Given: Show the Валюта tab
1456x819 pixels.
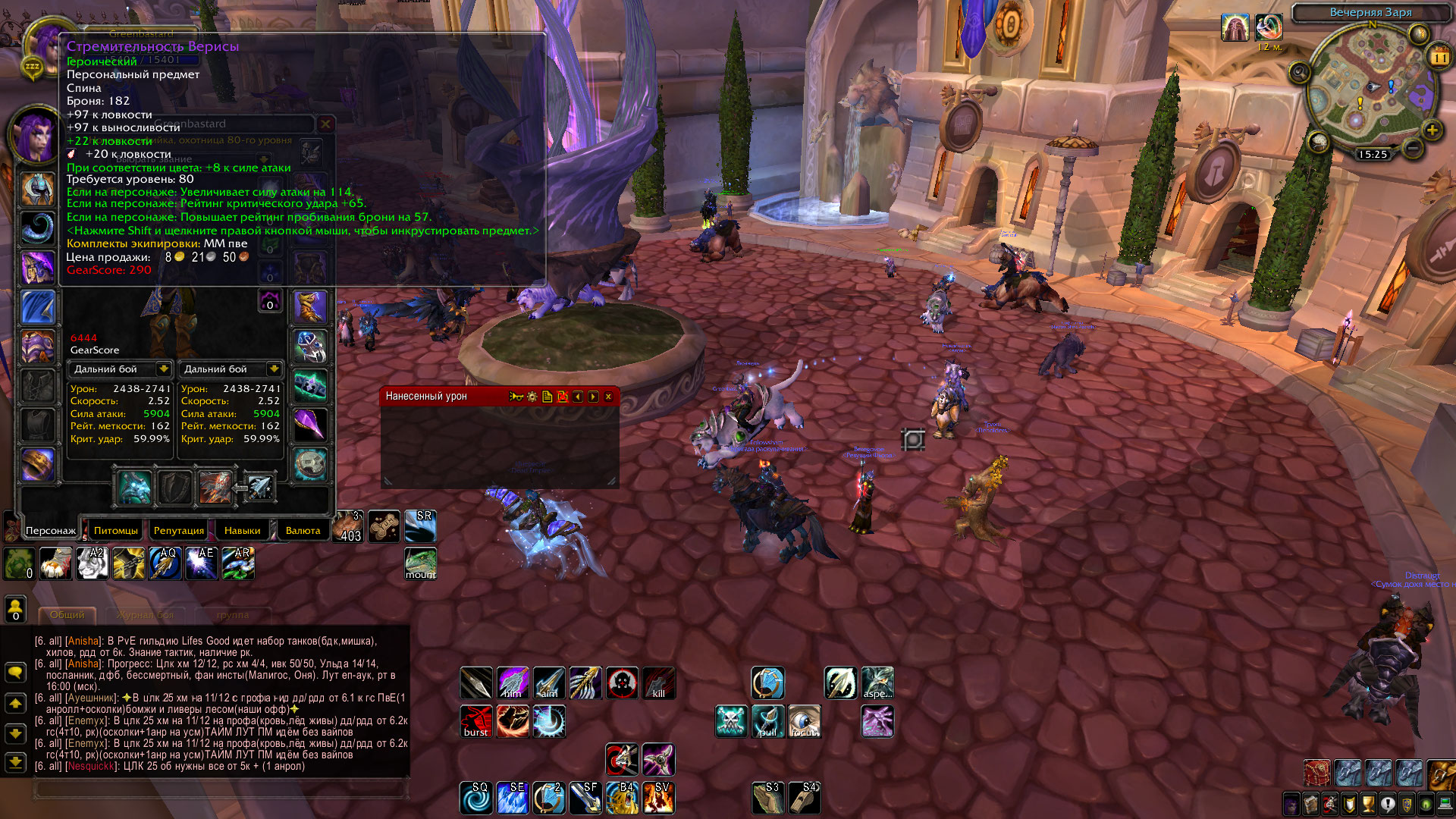Looking at the screenshot, I should tap(303, 530).
